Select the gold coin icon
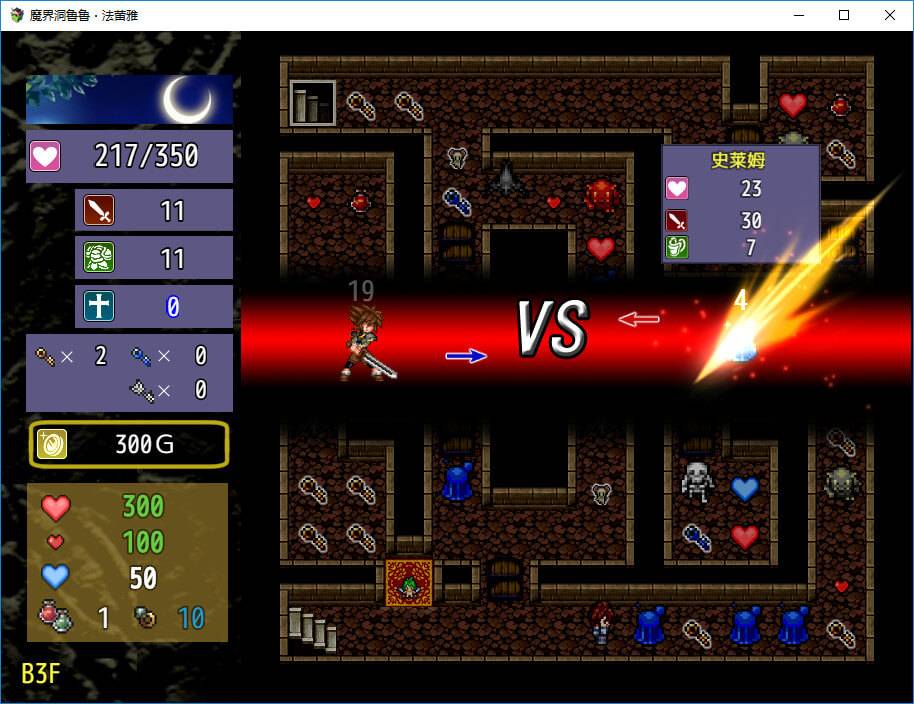This screenshot has height=704, width=914. point(52,444)
